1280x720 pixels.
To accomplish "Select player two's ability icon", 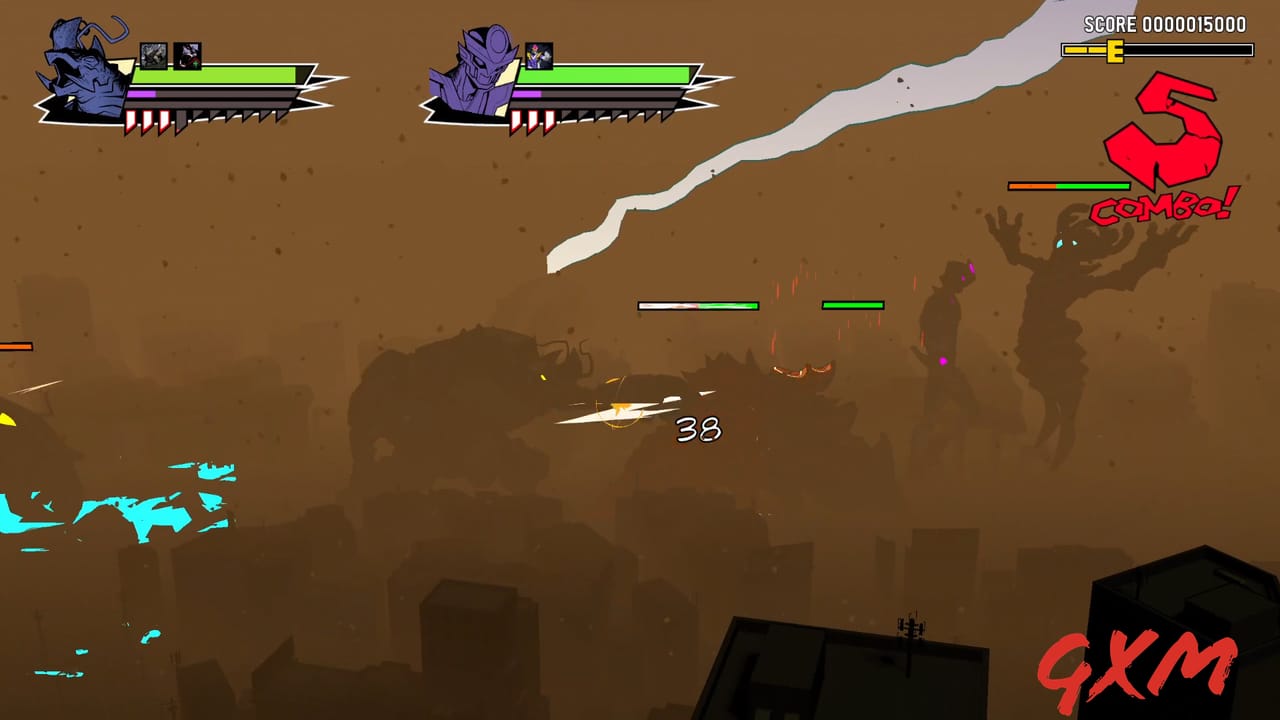I will [x=538, y=55].
